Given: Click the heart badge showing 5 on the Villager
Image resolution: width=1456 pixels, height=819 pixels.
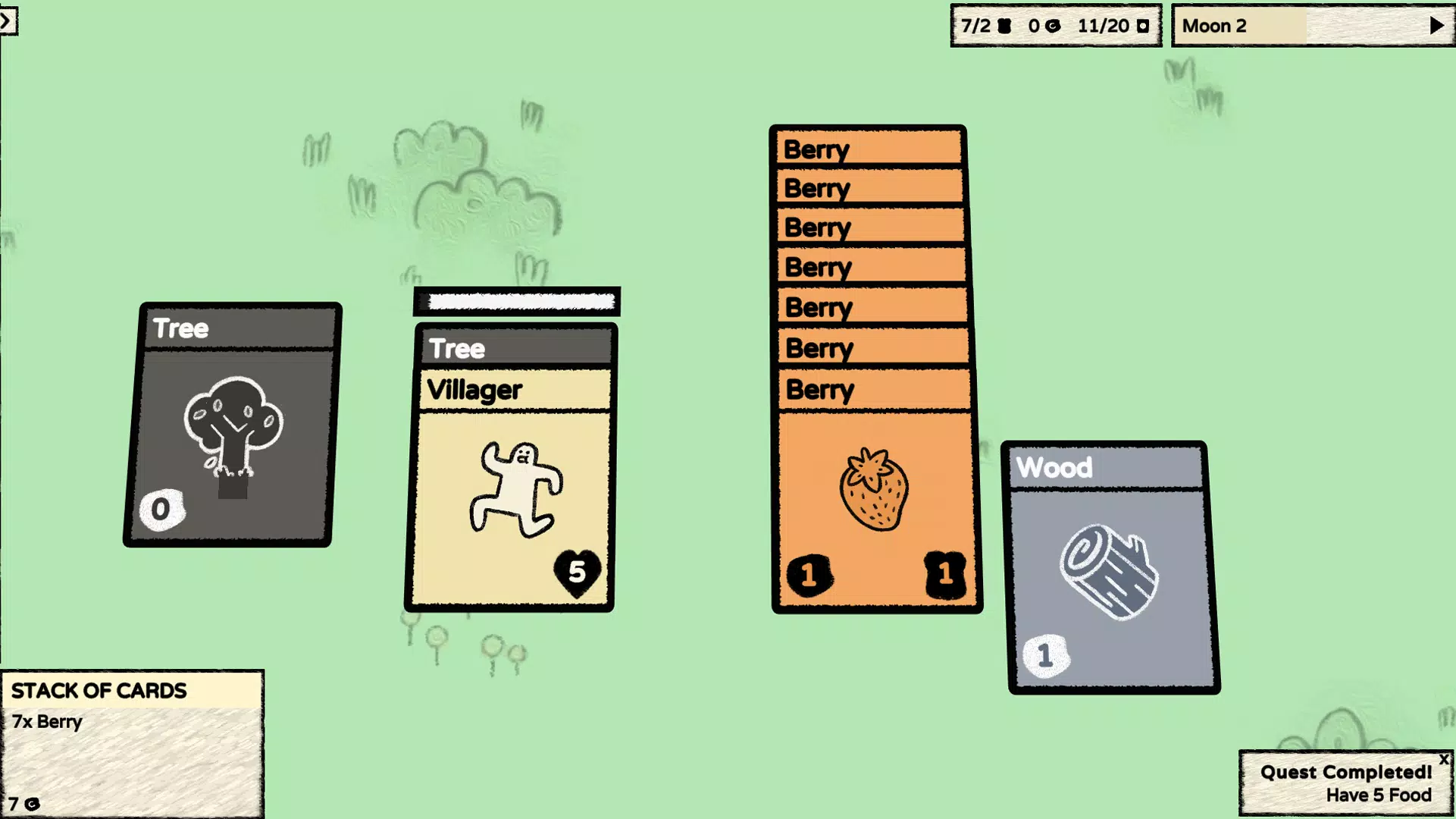Looking at the screenshot, I should [577, 571].
